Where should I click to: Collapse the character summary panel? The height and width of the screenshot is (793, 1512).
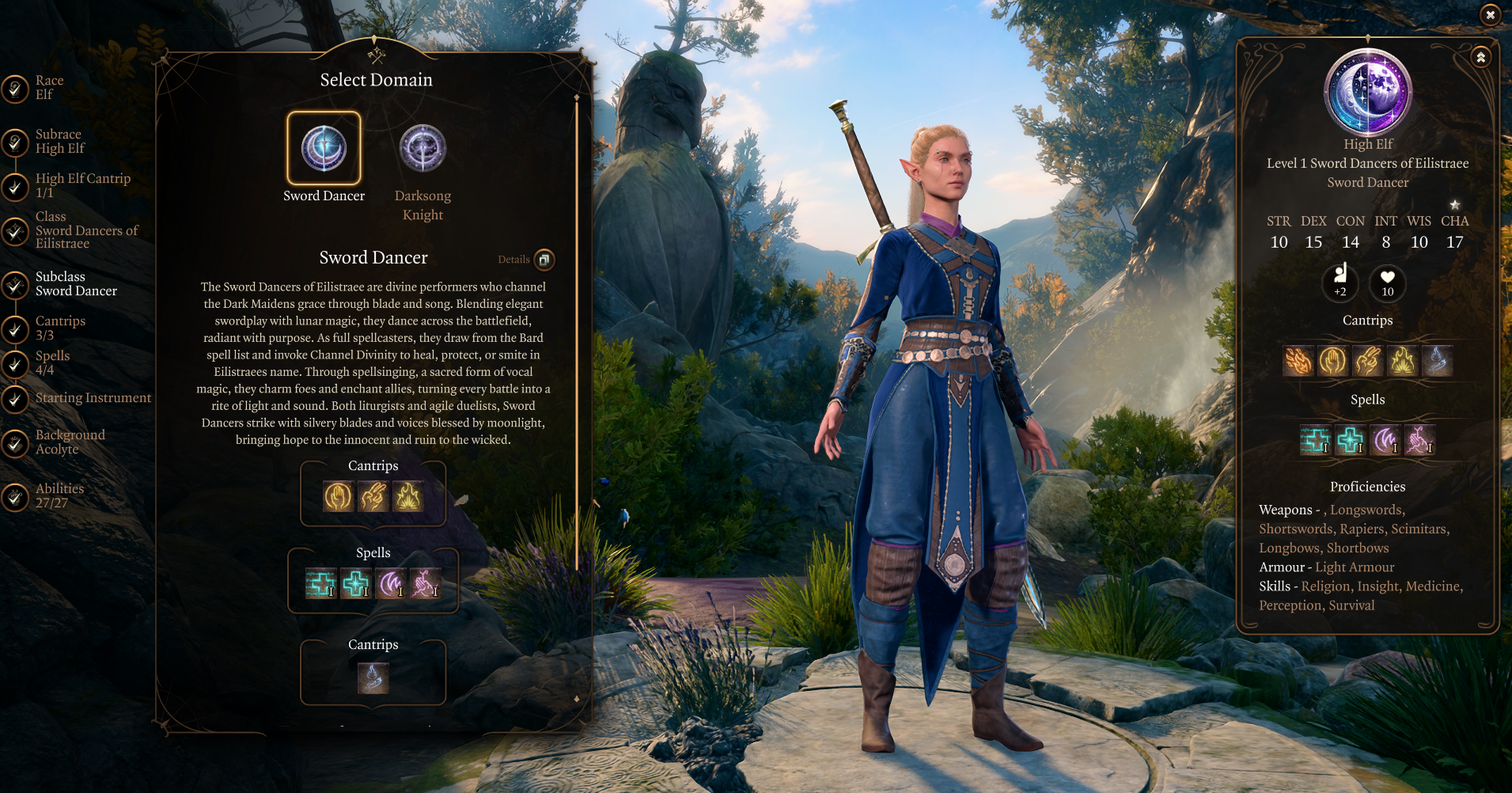(x=1480, y=57)
